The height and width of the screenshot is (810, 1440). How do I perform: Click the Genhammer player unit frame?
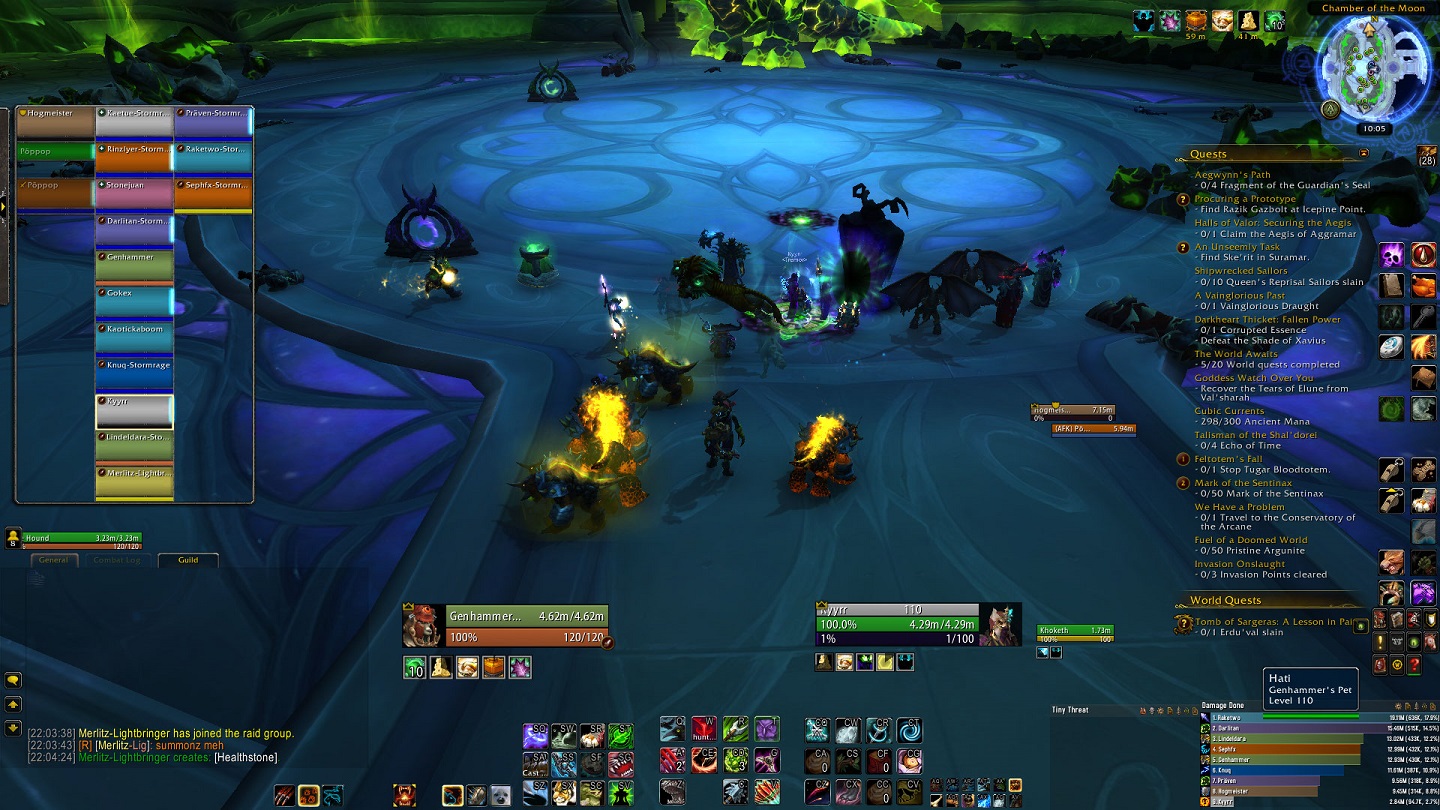(505, 626)
